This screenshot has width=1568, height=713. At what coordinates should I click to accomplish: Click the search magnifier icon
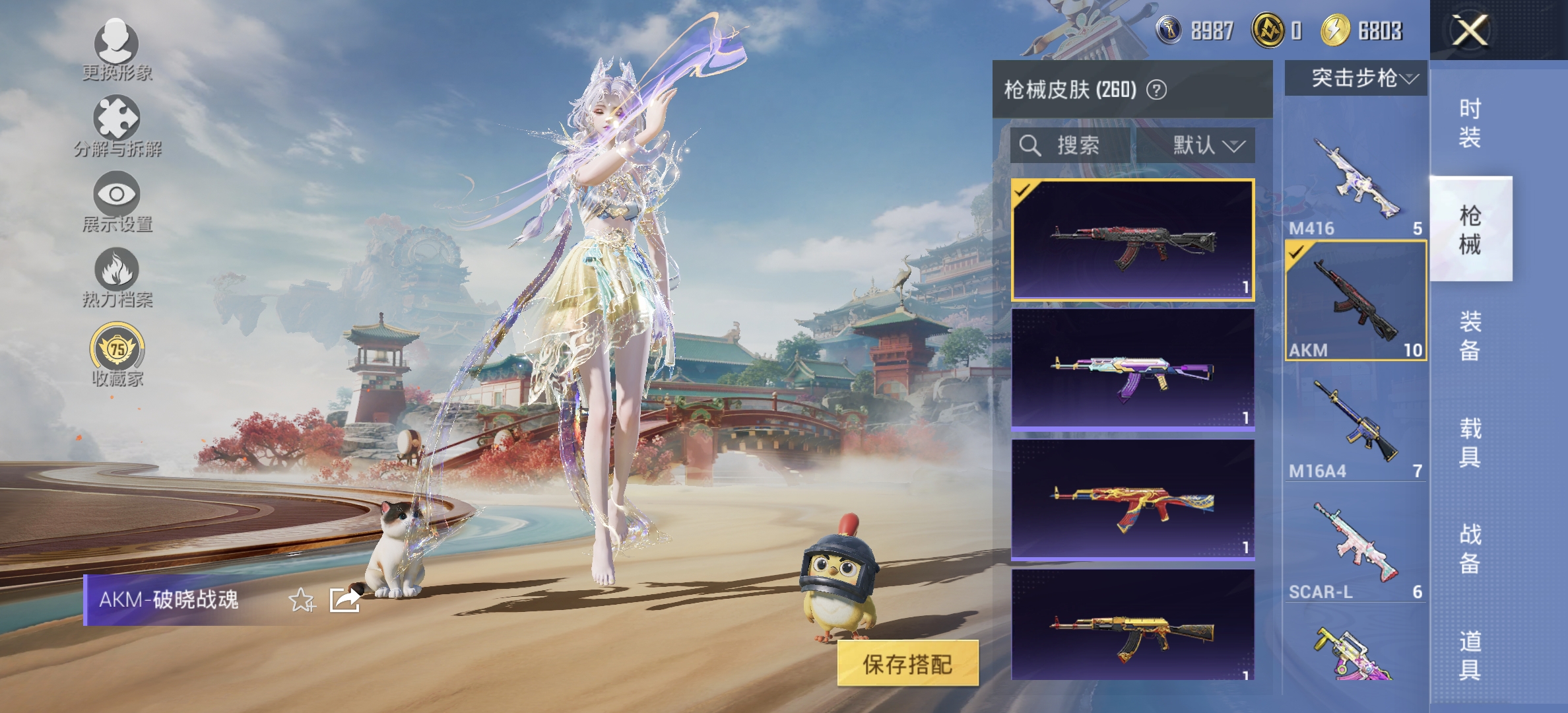pos(1029,146)
